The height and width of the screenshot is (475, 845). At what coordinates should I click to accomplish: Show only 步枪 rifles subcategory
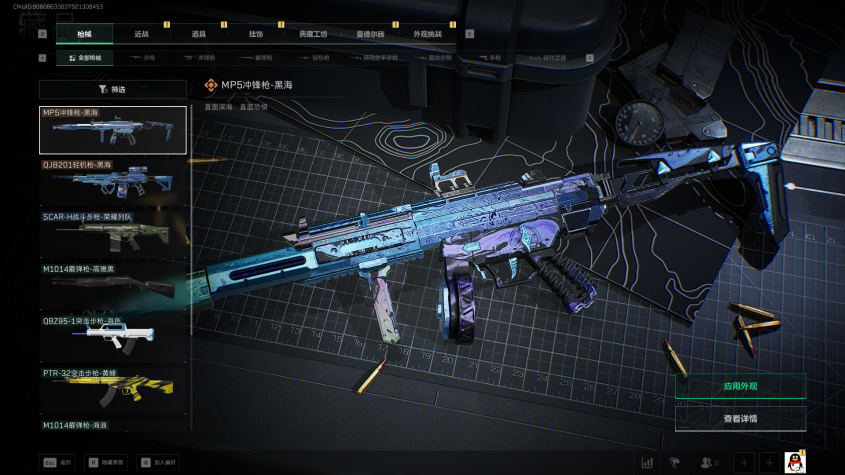pos(147,58)
